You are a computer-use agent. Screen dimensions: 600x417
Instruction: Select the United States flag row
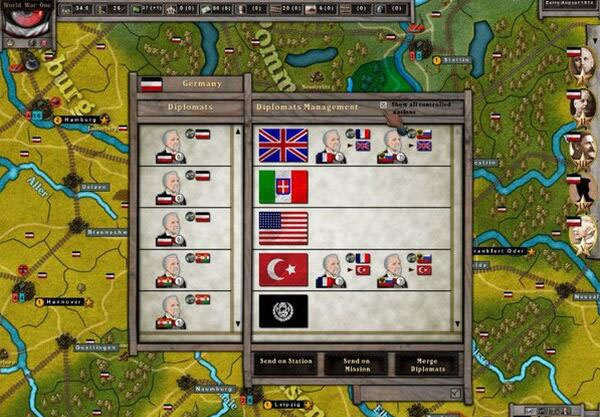(x=283, y=228)
